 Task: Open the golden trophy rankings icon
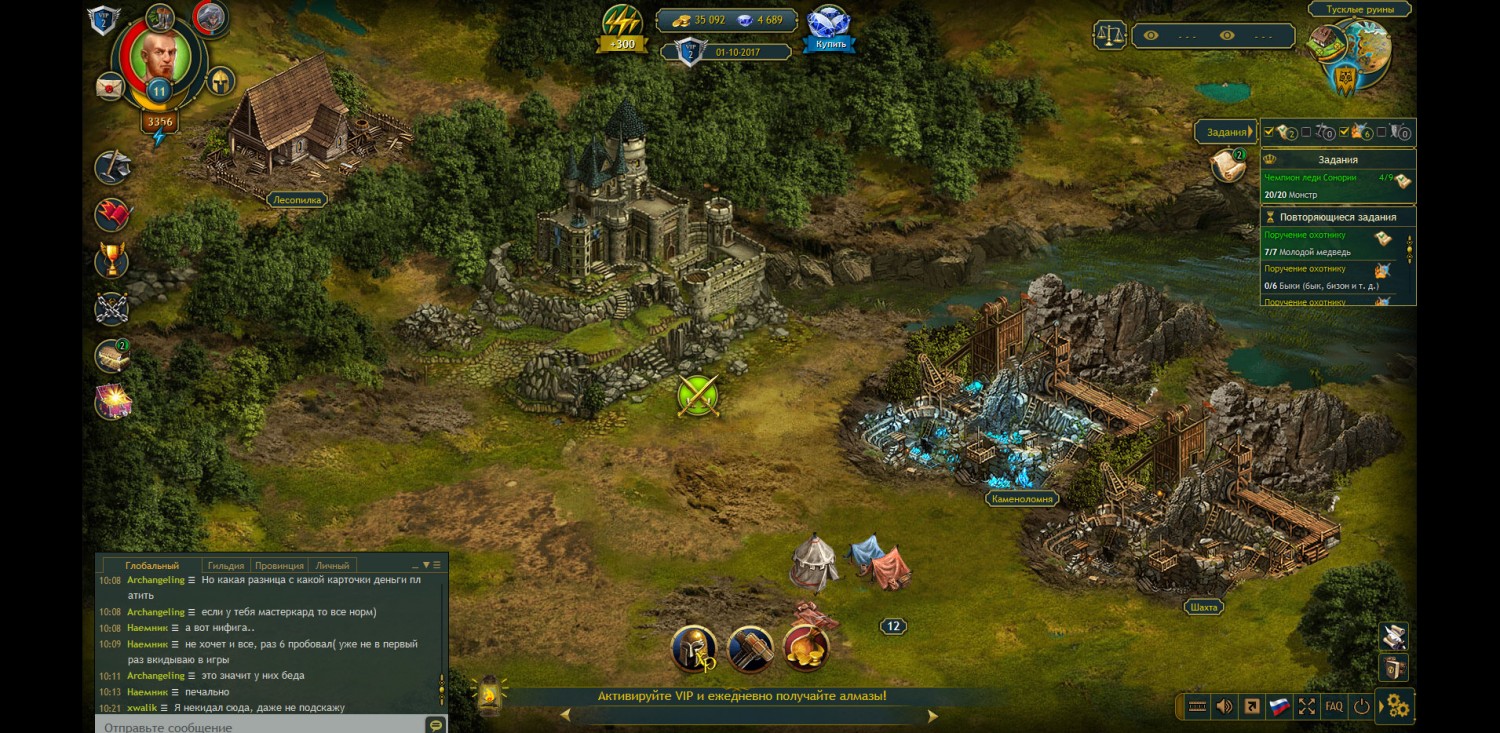[112, 261]
